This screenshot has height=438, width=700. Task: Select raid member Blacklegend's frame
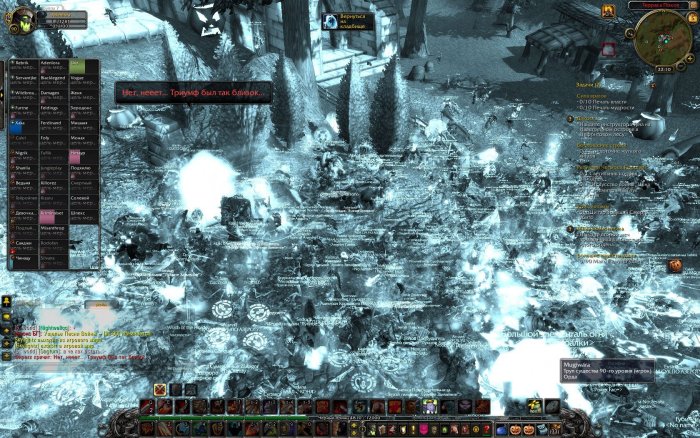[x=54, y=79]
